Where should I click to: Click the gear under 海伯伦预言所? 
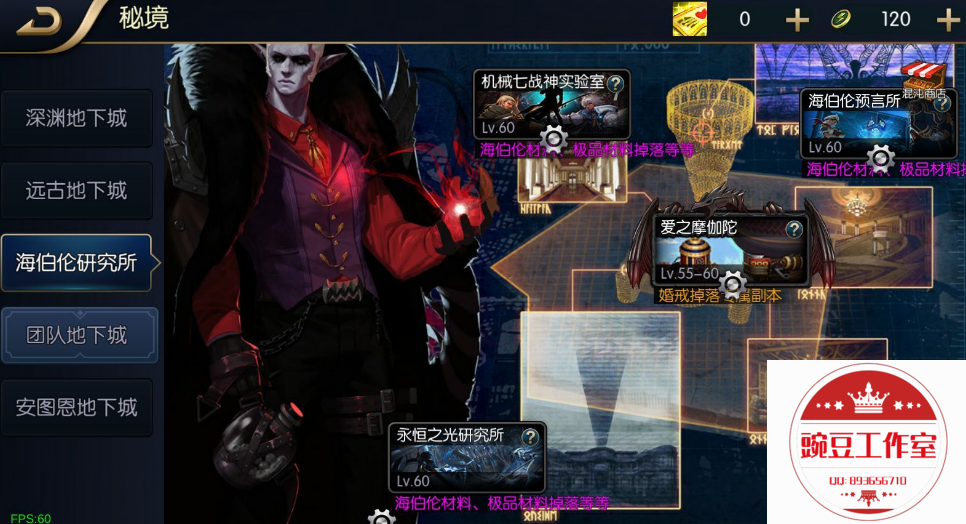click(x=880, y=157)
